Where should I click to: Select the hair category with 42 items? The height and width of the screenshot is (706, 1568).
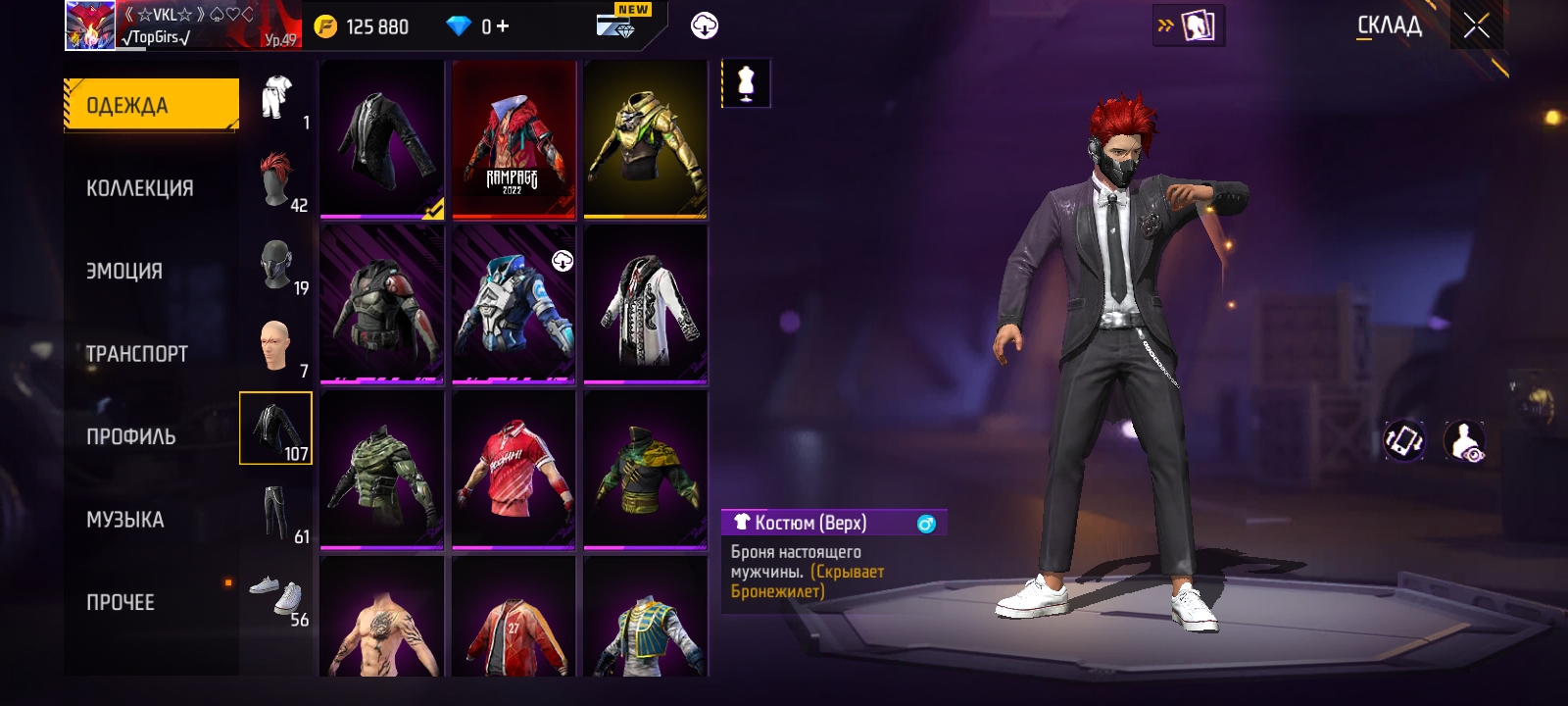tap(276, 179)
